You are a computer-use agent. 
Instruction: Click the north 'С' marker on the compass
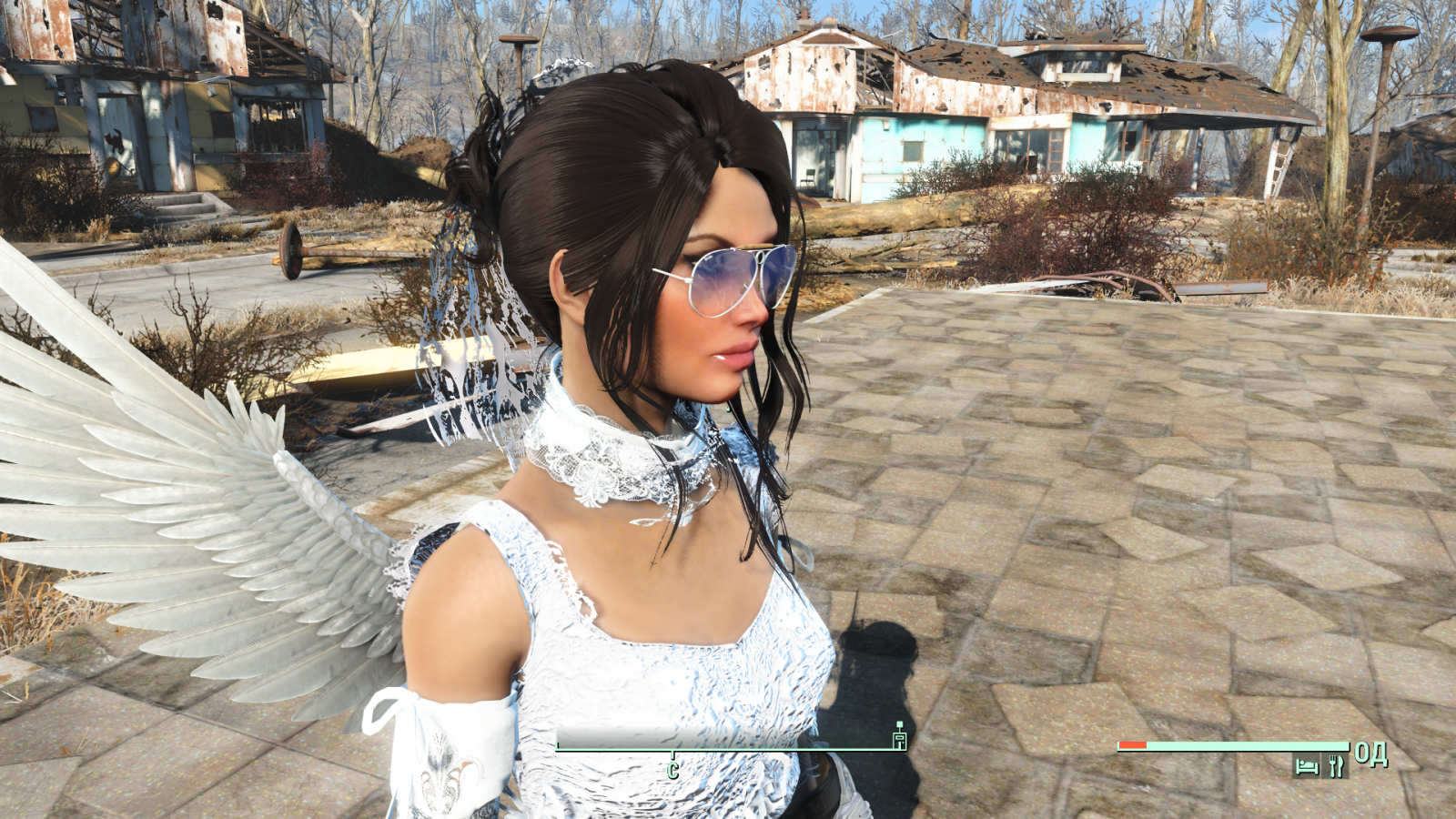click(x=673, y=769)
